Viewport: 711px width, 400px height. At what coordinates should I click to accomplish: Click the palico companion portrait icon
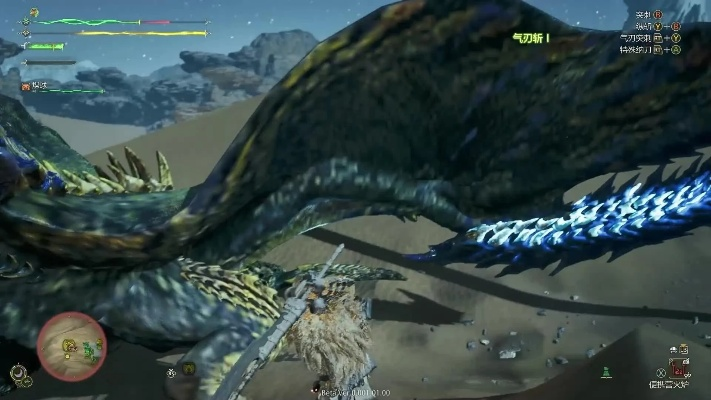26,87
